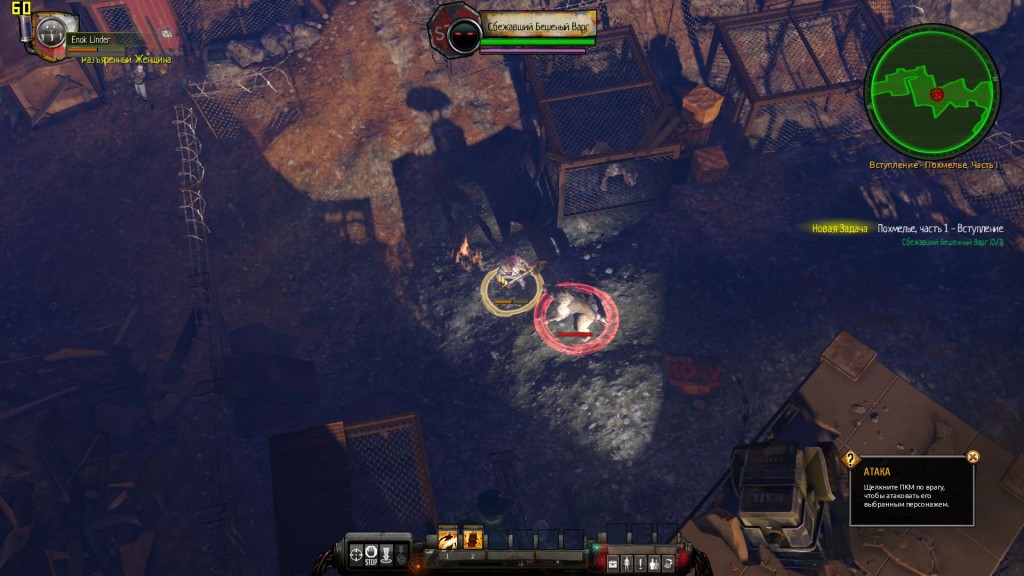Close the АТАКА tutorial tooltip
Viewport: 1024px width, 576px height.
973,457
